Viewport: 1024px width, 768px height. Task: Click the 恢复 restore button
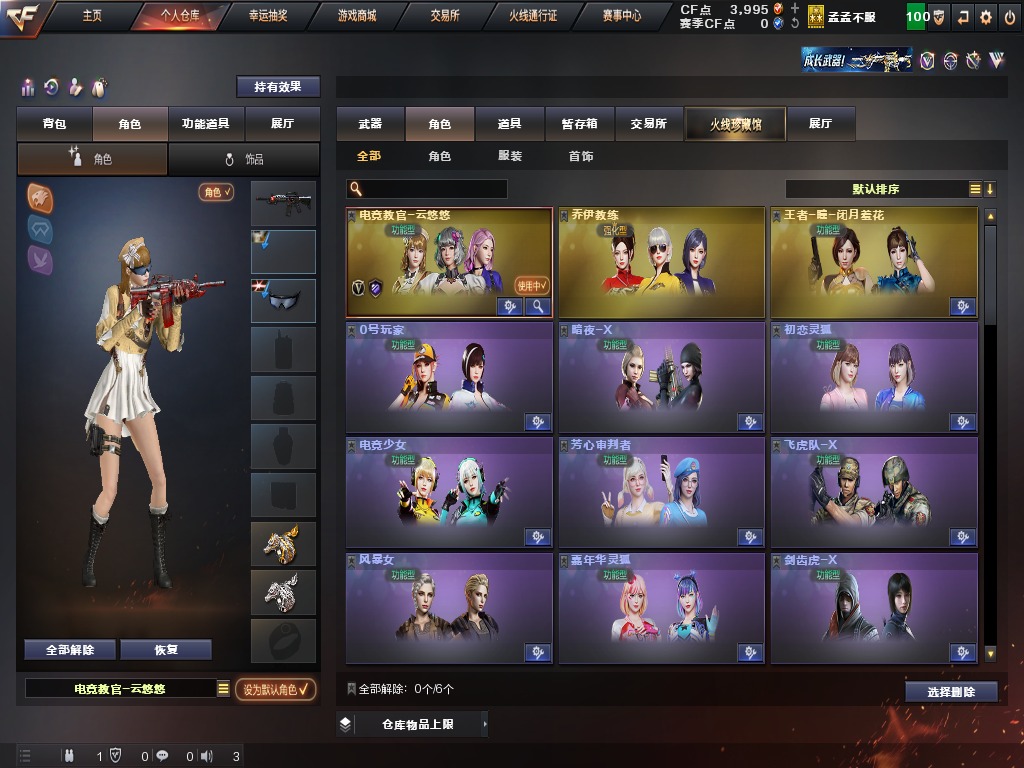click(166, 650)
